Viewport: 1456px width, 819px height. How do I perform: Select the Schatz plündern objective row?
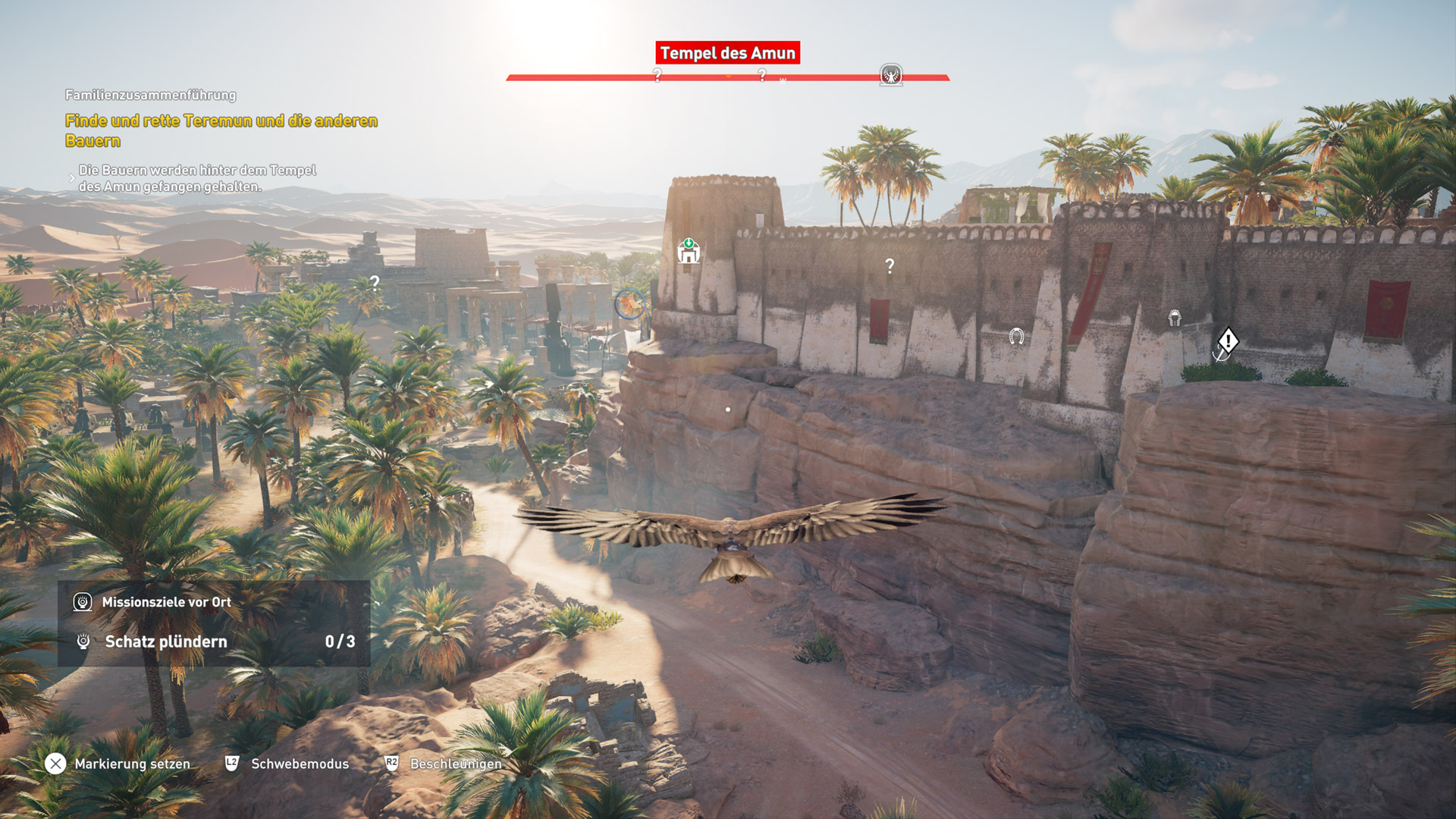click(x=214, y=642)
